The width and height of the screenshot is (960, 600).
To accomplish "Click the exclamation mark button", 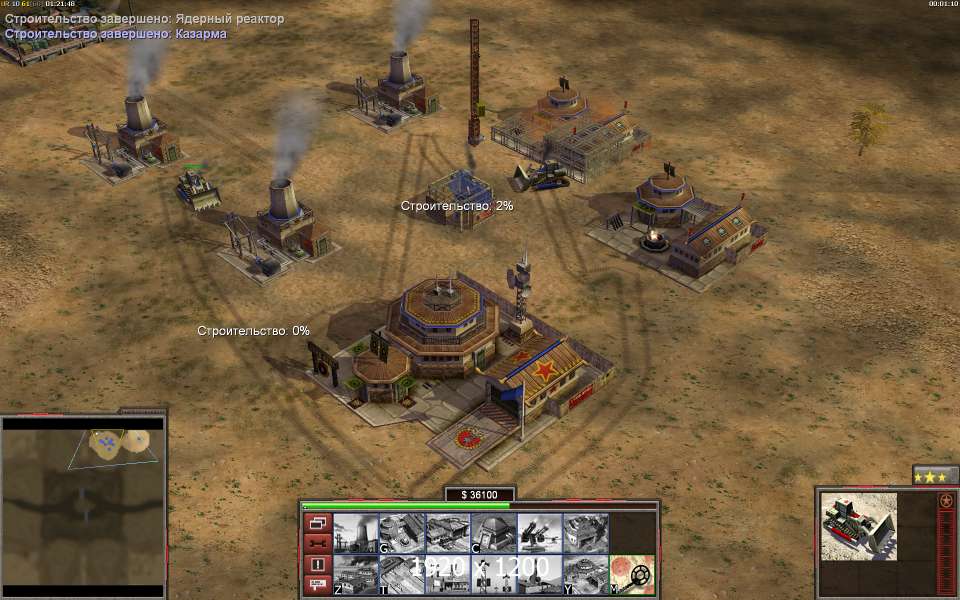I will pyautogui.click(x=317, y=564).
